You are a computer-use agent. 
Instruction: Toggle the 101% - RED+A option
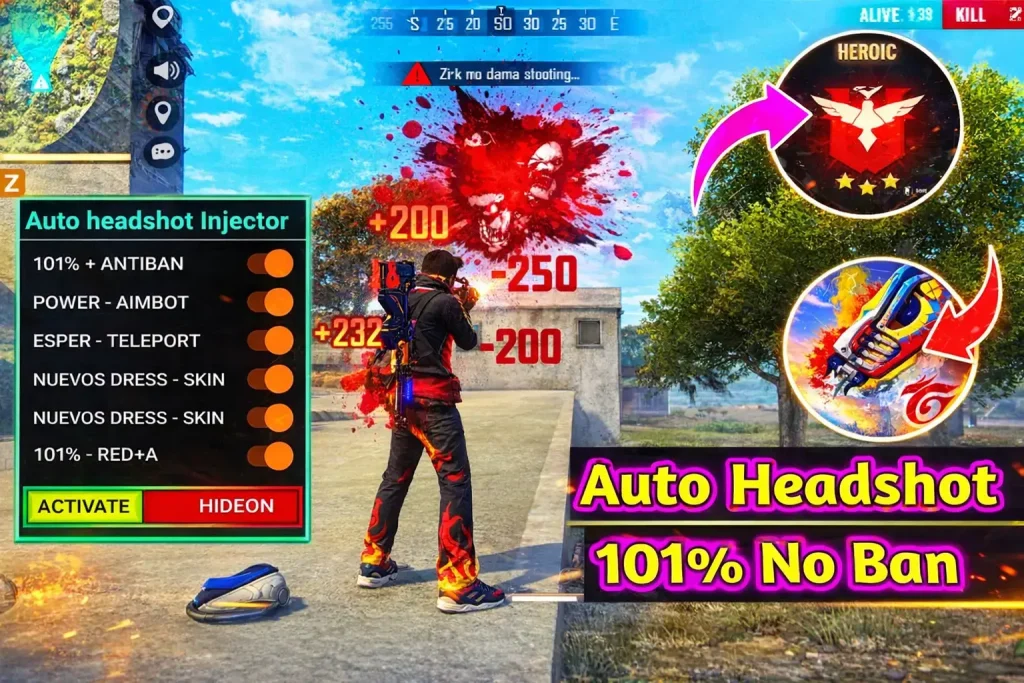pos(271,456)
